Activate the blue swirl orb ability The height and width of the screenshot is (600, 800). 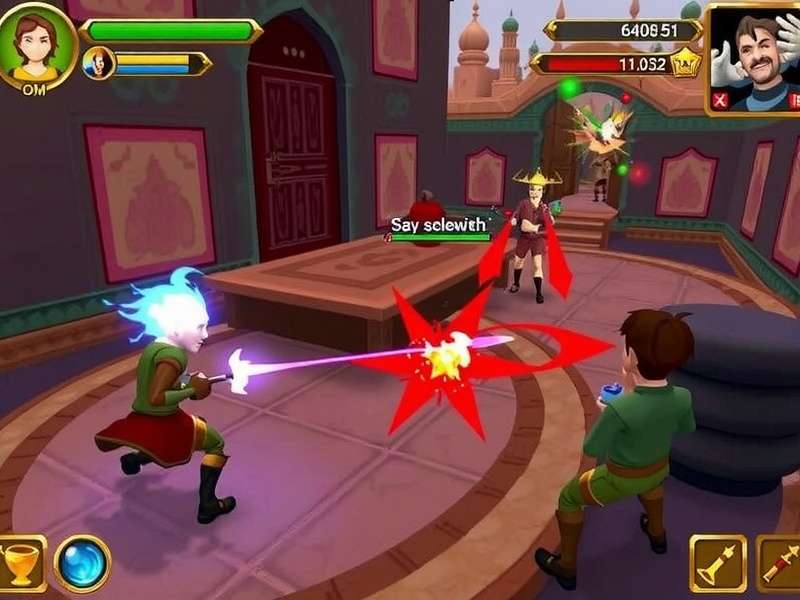pos(82,563)
